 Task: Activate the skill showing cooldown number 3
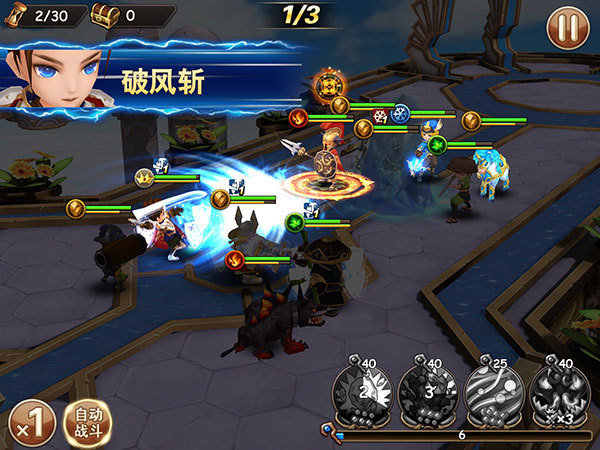[429, 392]
